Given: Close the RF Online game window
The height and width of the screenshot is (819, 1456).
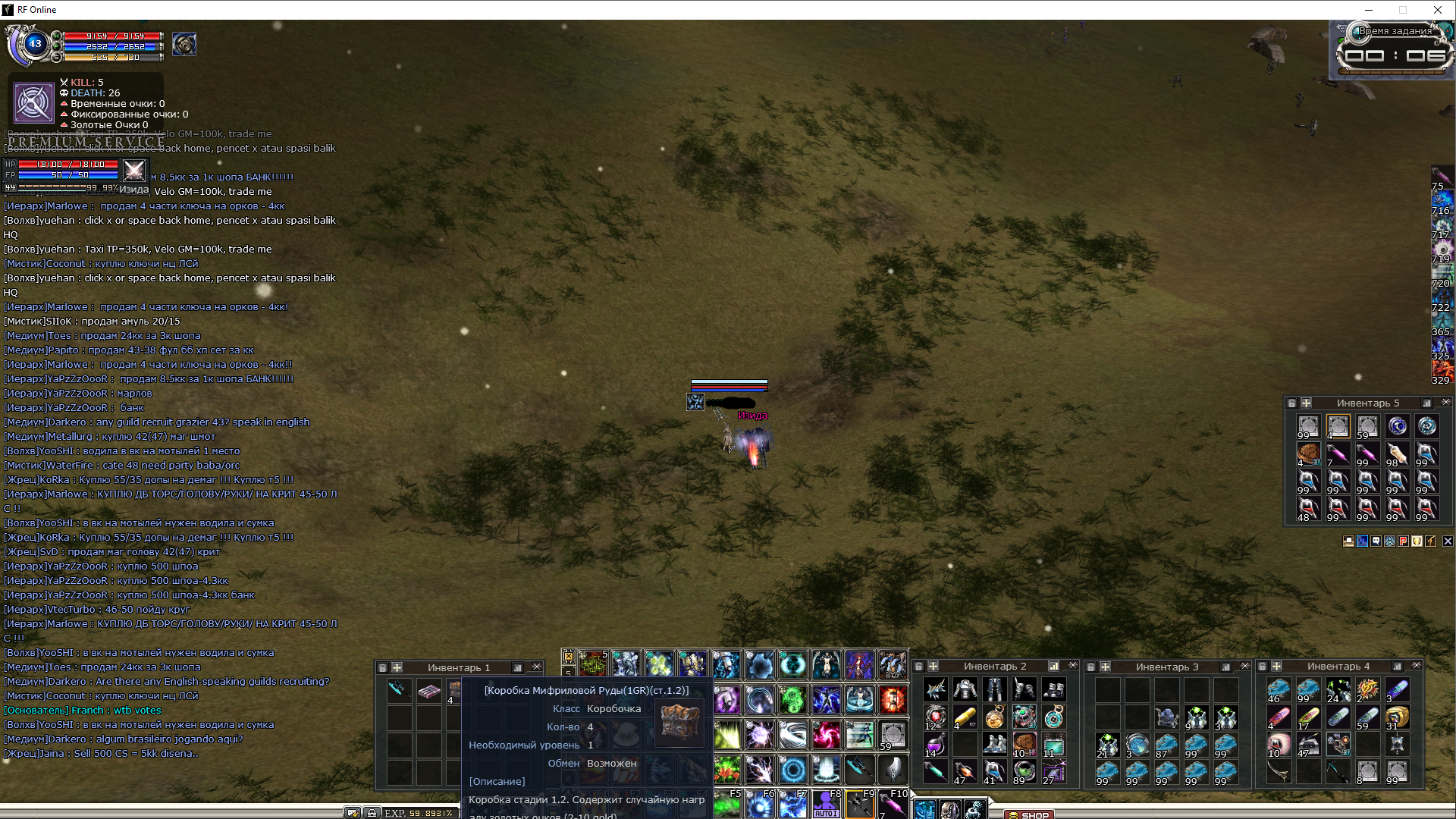Looking at the screenshot, I should pyautogui.click(x=1438, y=10).
